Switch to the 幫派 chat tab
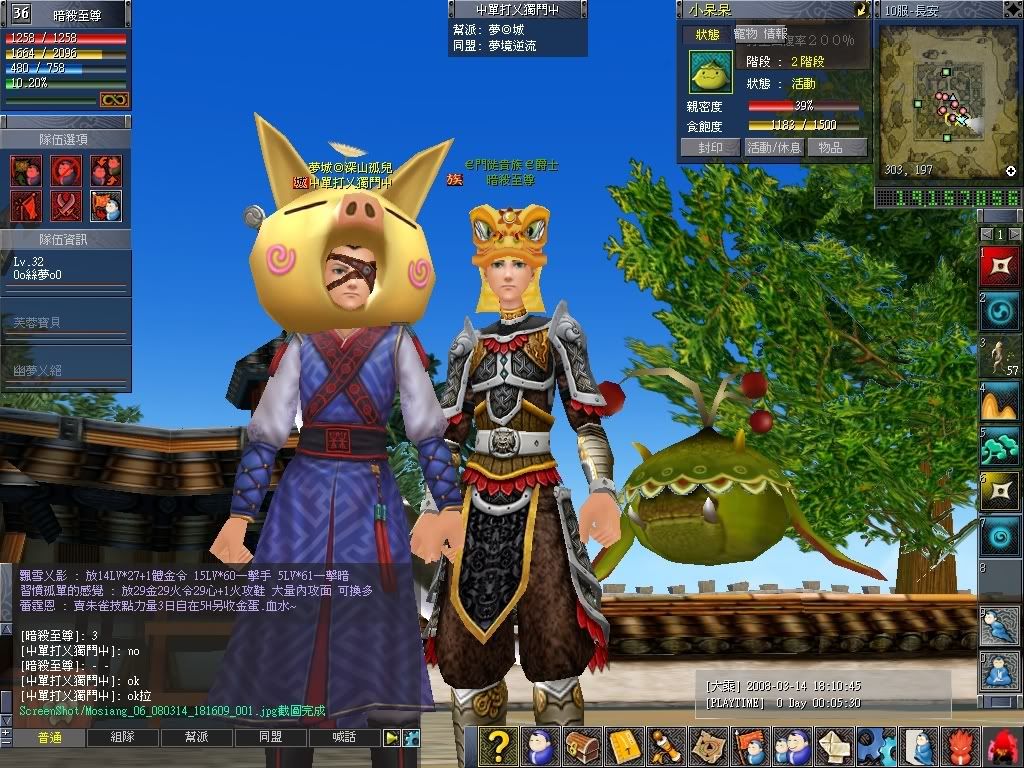 [197, 738]
